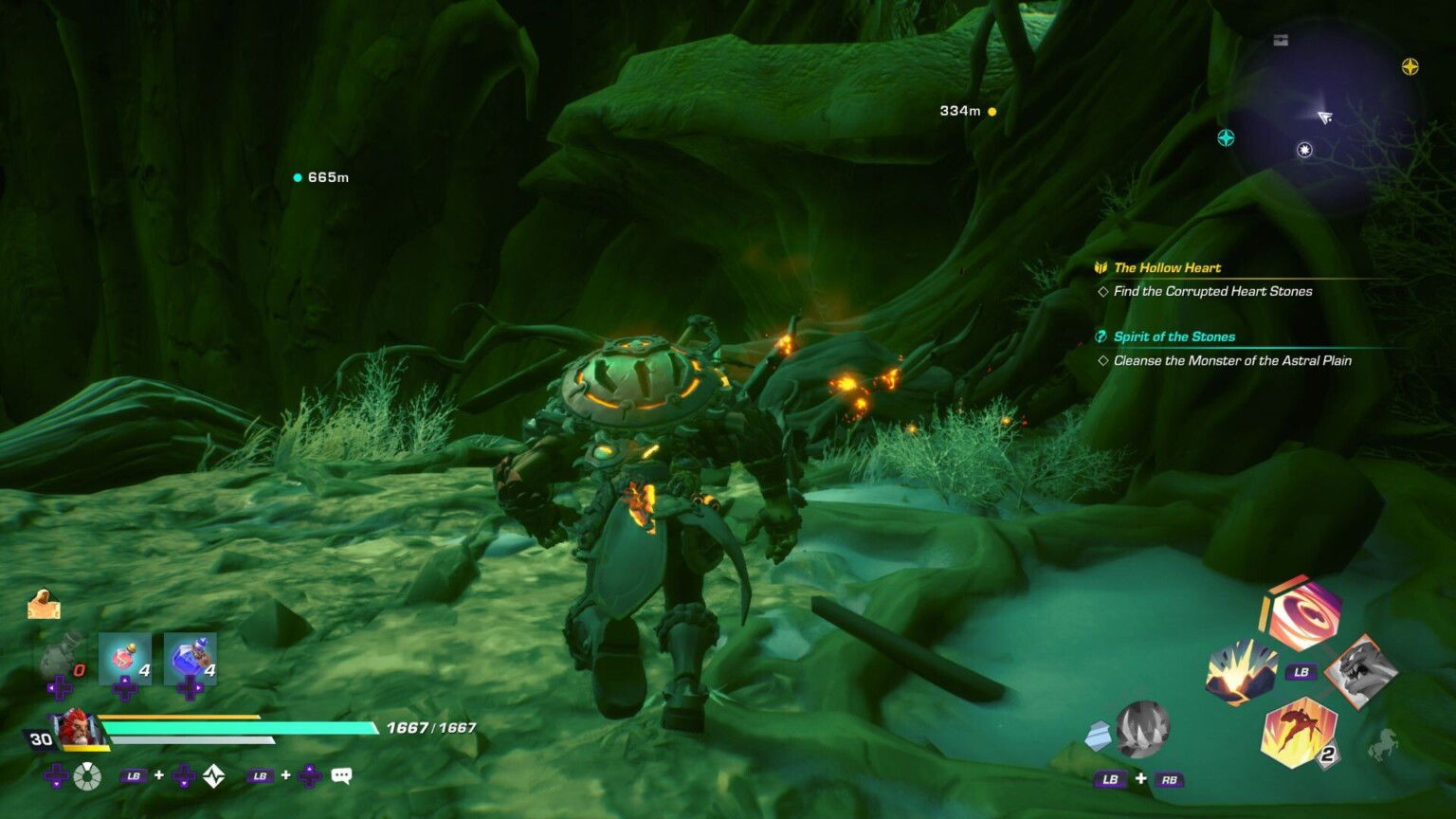Image resolution: width=1456 pixels, height=819 pixels.
Task: Select the teal quest marker beside the minimap
Action: click(x=1226, y=138)
